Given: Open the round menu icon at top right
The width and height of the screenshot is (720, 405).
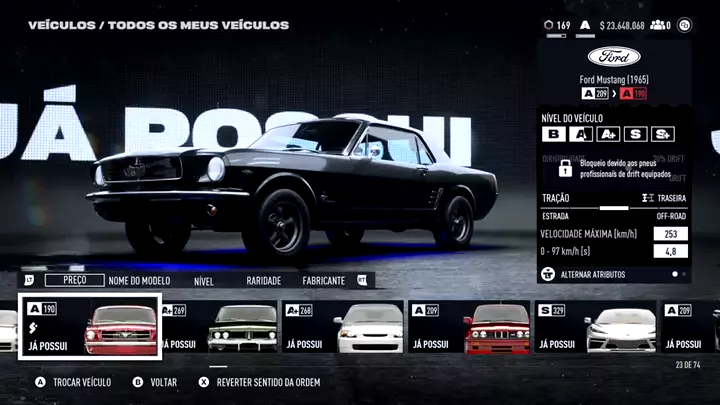Looking at the screenshot, I should coord(685,25).
